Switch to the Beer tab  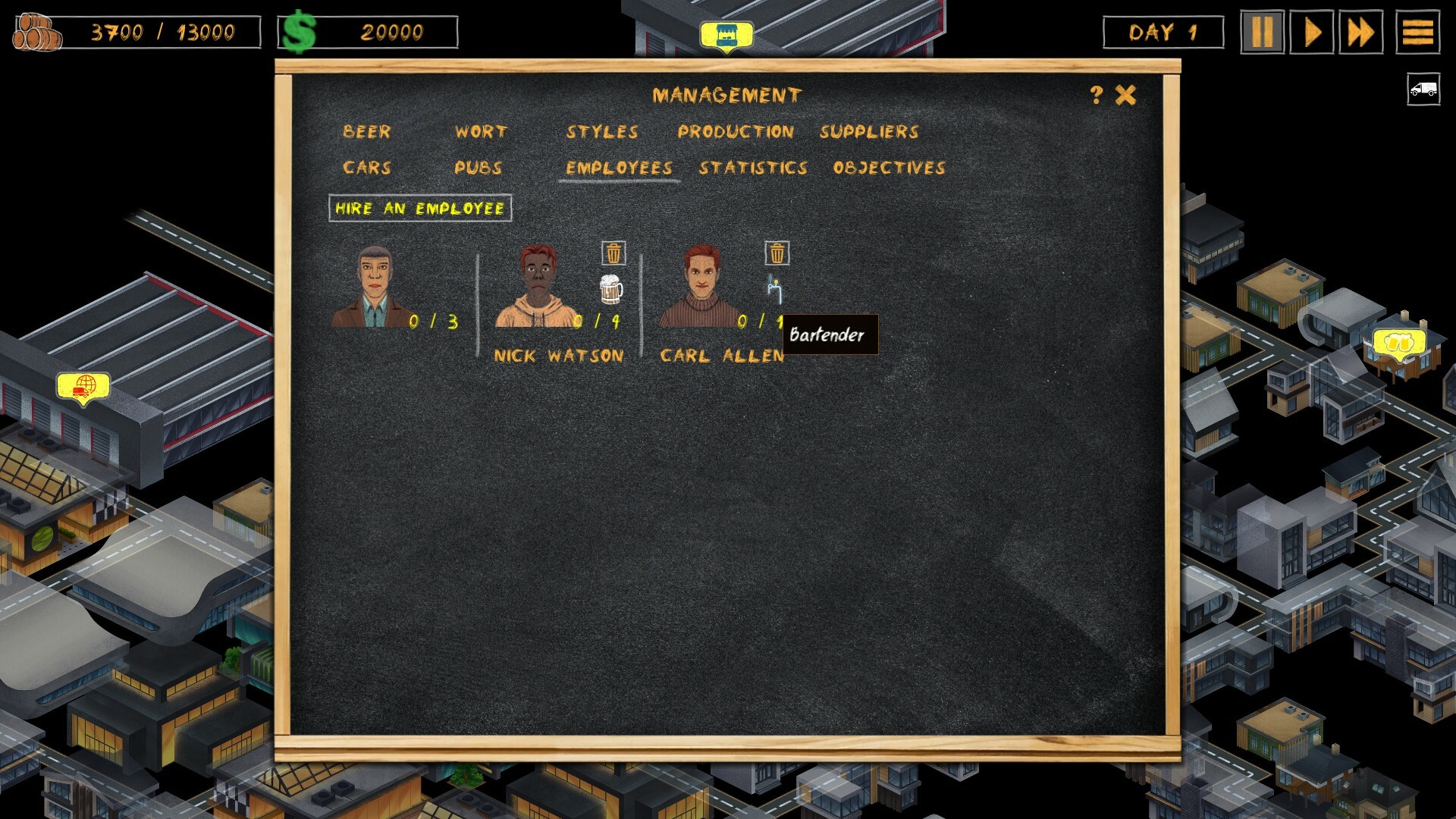(367, 132)
